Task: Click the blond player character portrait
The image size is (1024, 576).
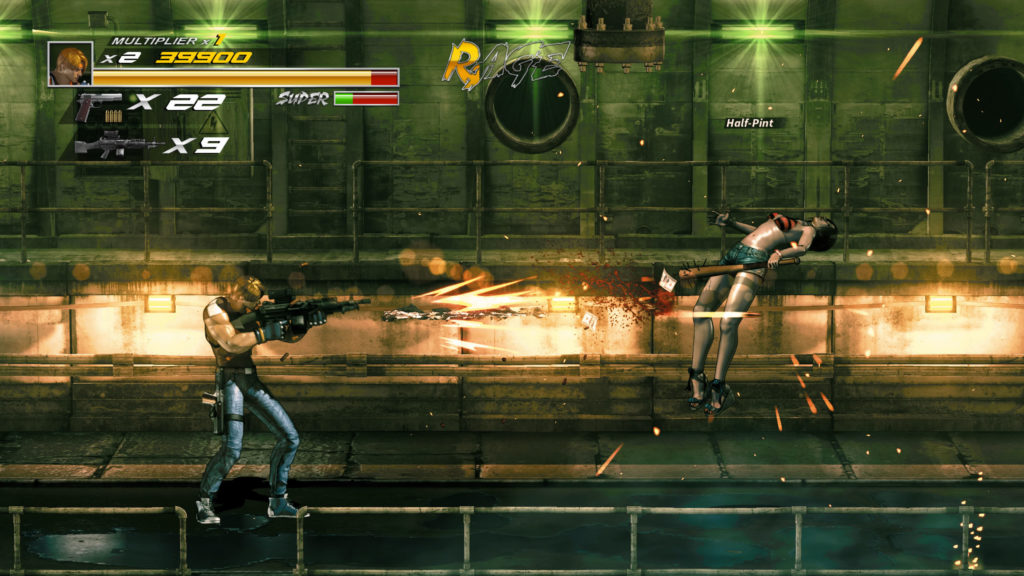Action: tap(70, 63)
